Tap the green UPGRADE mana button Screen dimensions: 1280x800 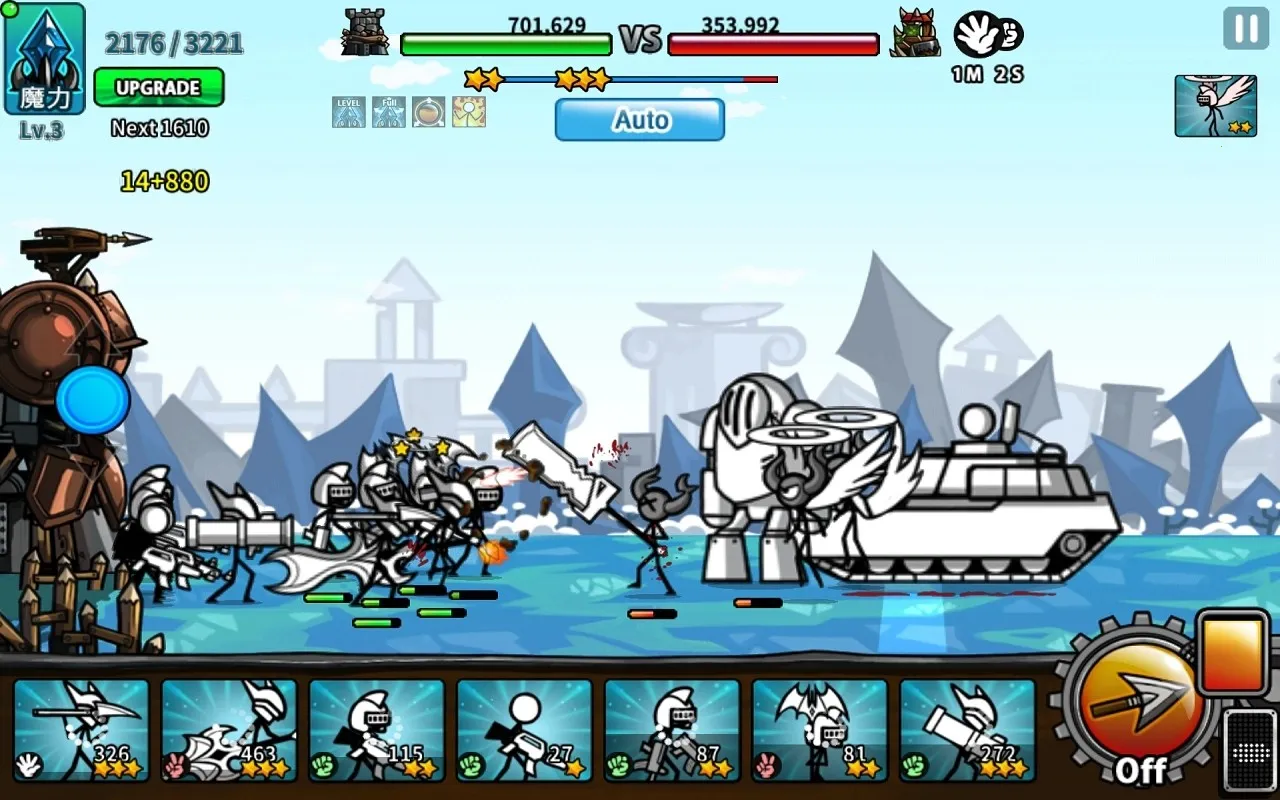tap(158, 87)
